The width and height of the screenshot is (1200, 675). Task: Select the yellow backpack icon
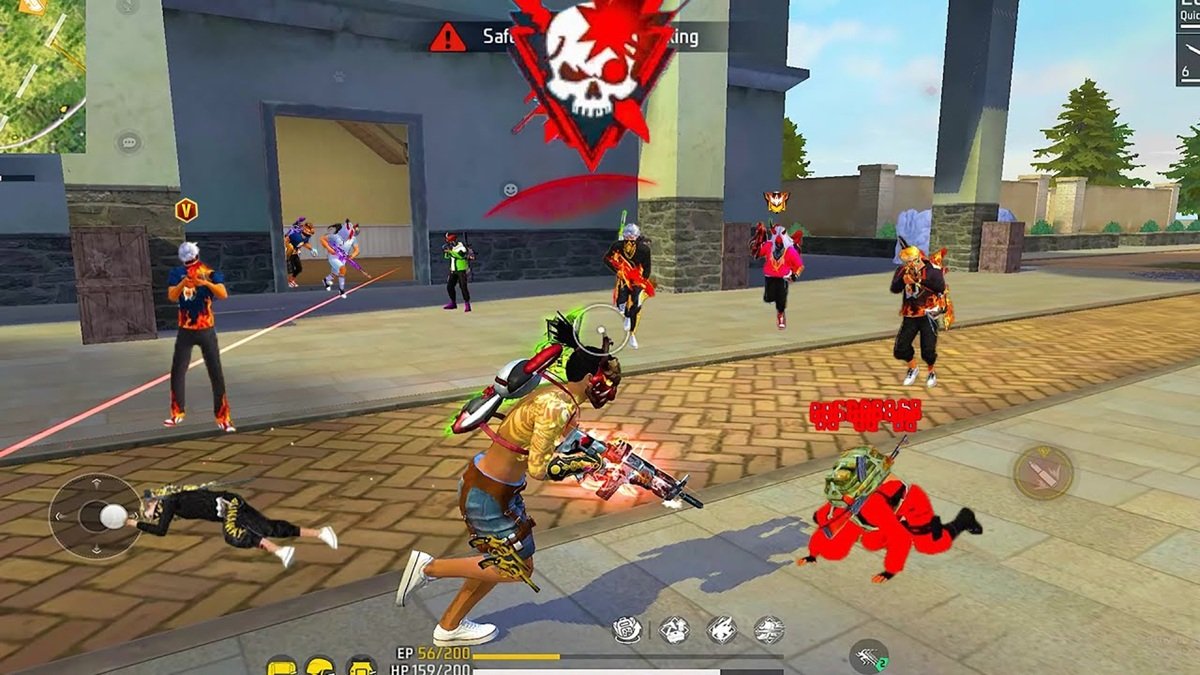[x=282, y=666]
